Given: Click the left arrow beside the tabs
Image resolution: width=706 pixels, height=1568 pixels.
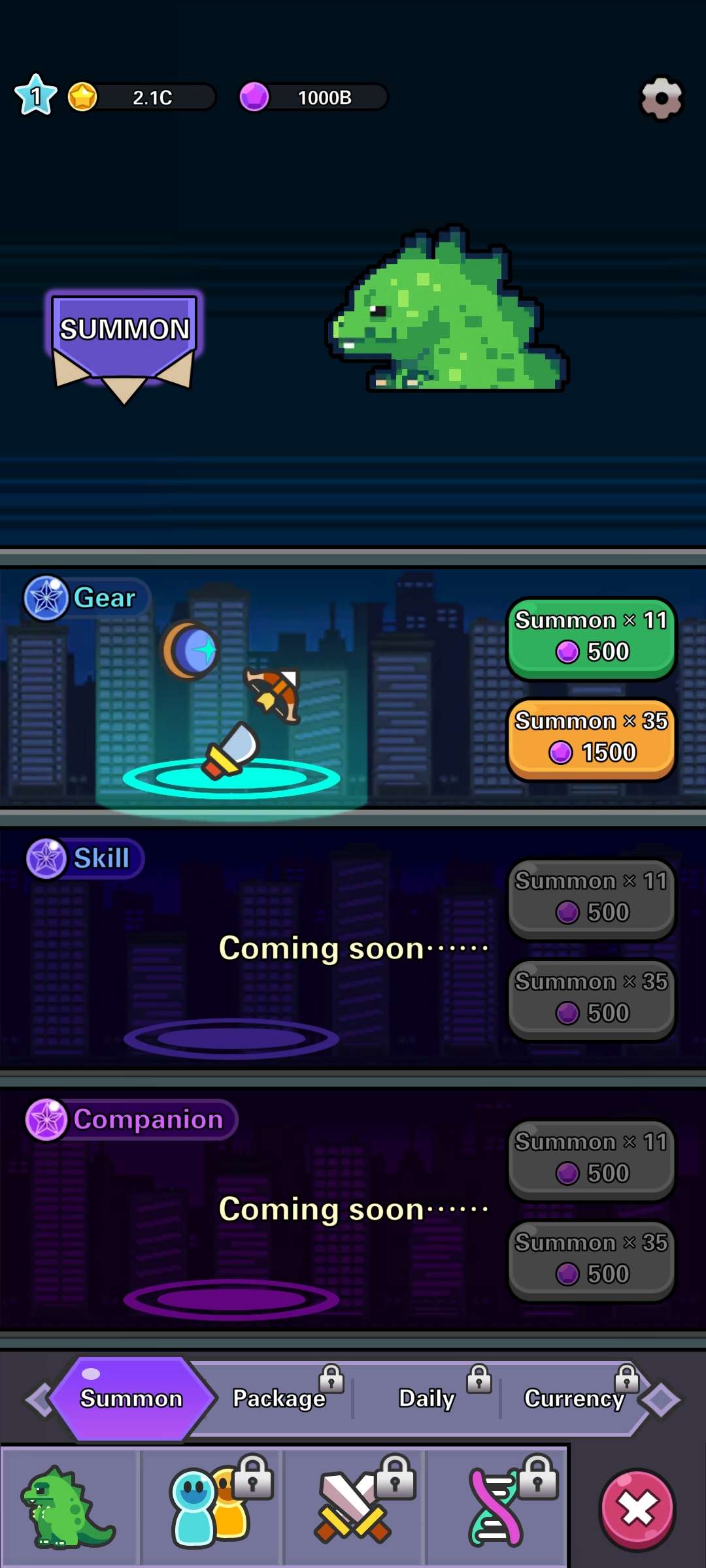Looking at the screenshot, I should point(38,1399).
